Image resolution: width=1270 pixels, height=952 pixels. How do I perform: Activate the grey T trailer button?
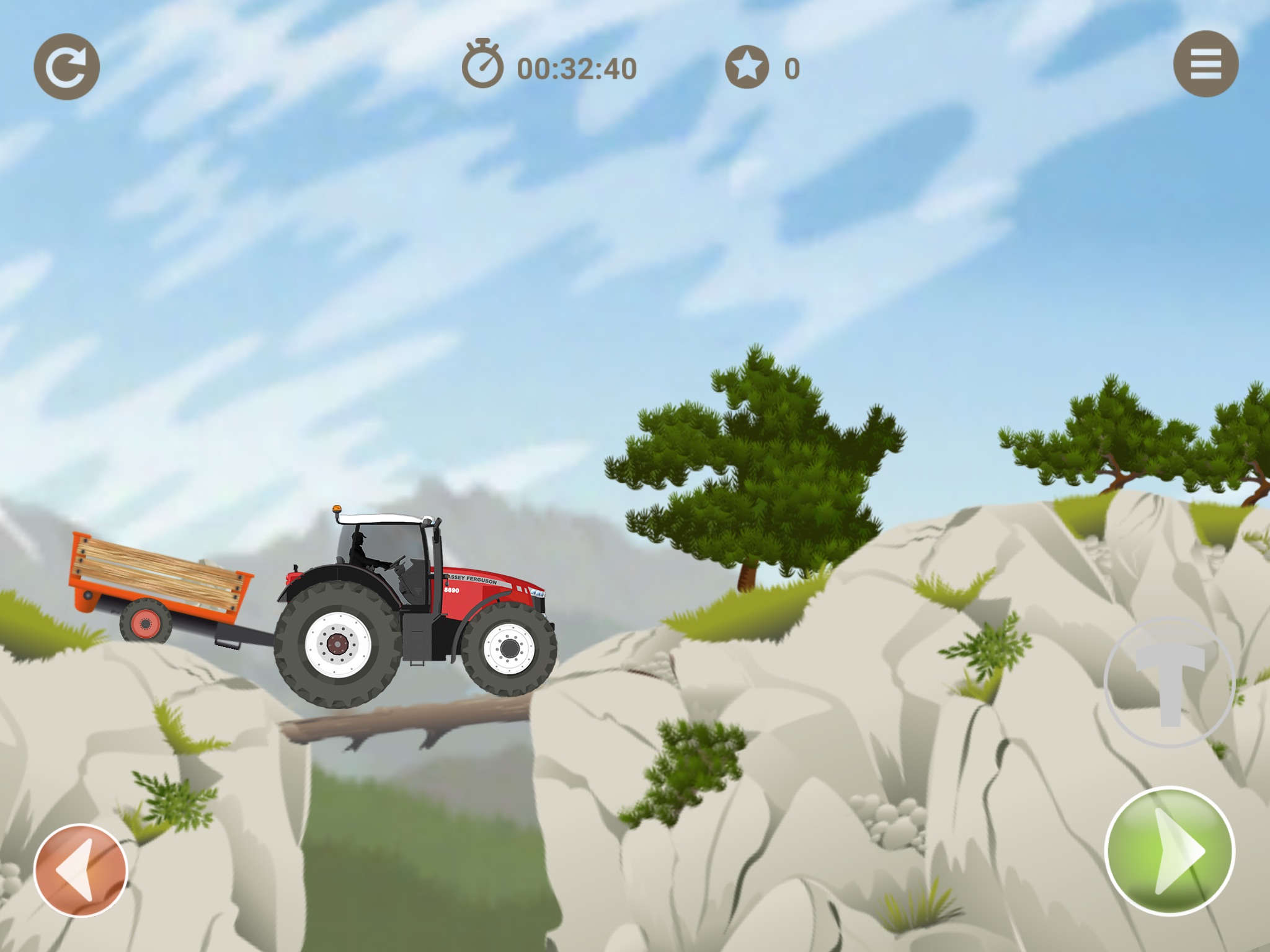1170,682
